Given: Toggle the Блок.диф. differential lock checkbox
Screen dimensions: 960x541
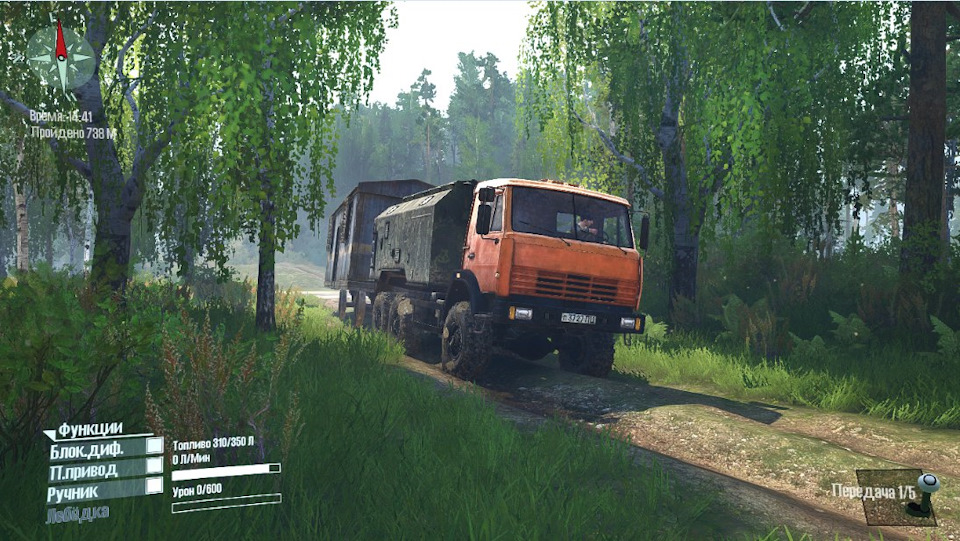Looking at the screenshot, I should coord(154,447).
